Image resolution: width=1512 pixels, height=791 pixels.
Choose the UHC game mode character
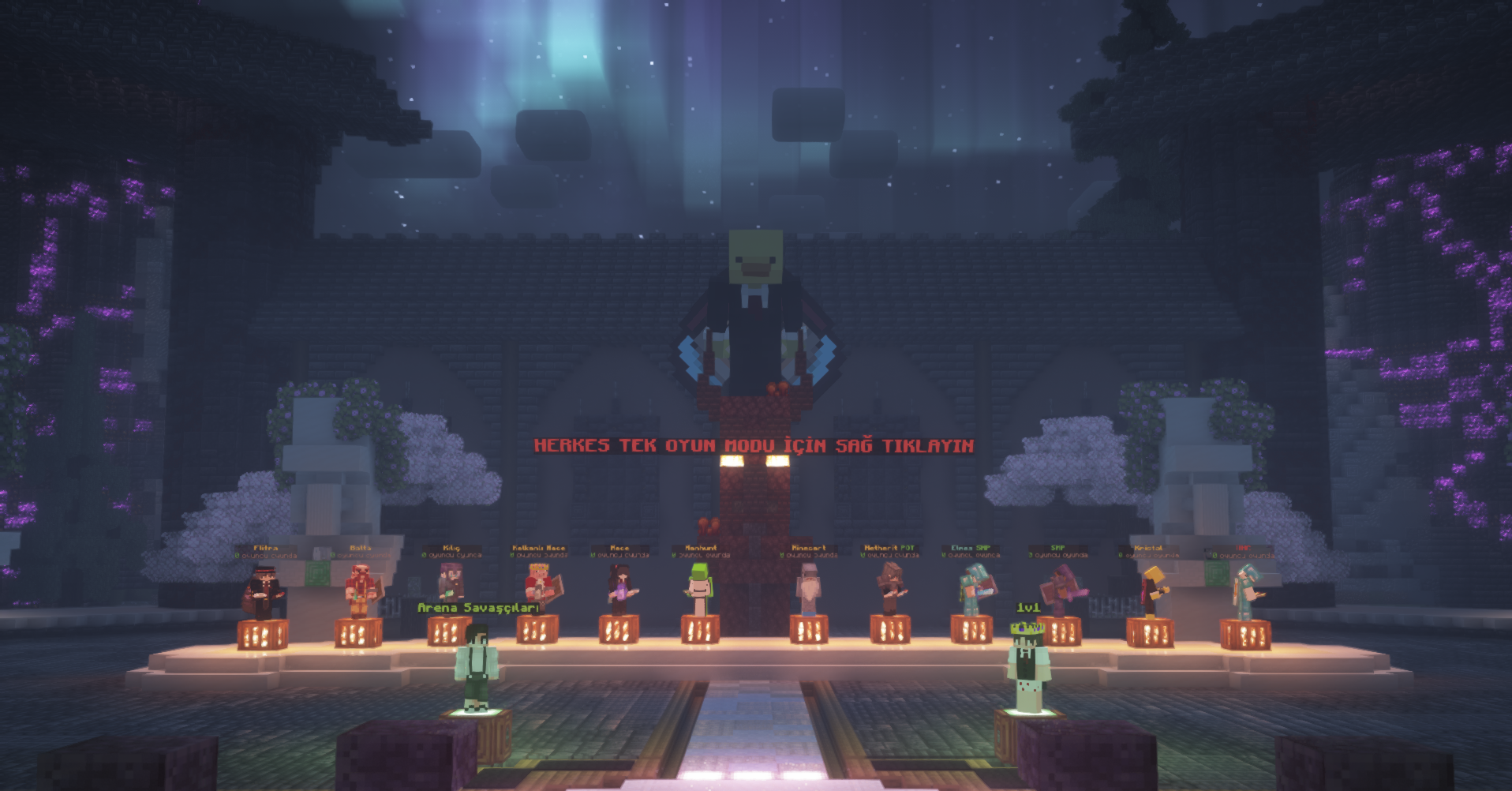click(x=1245, y=593)
